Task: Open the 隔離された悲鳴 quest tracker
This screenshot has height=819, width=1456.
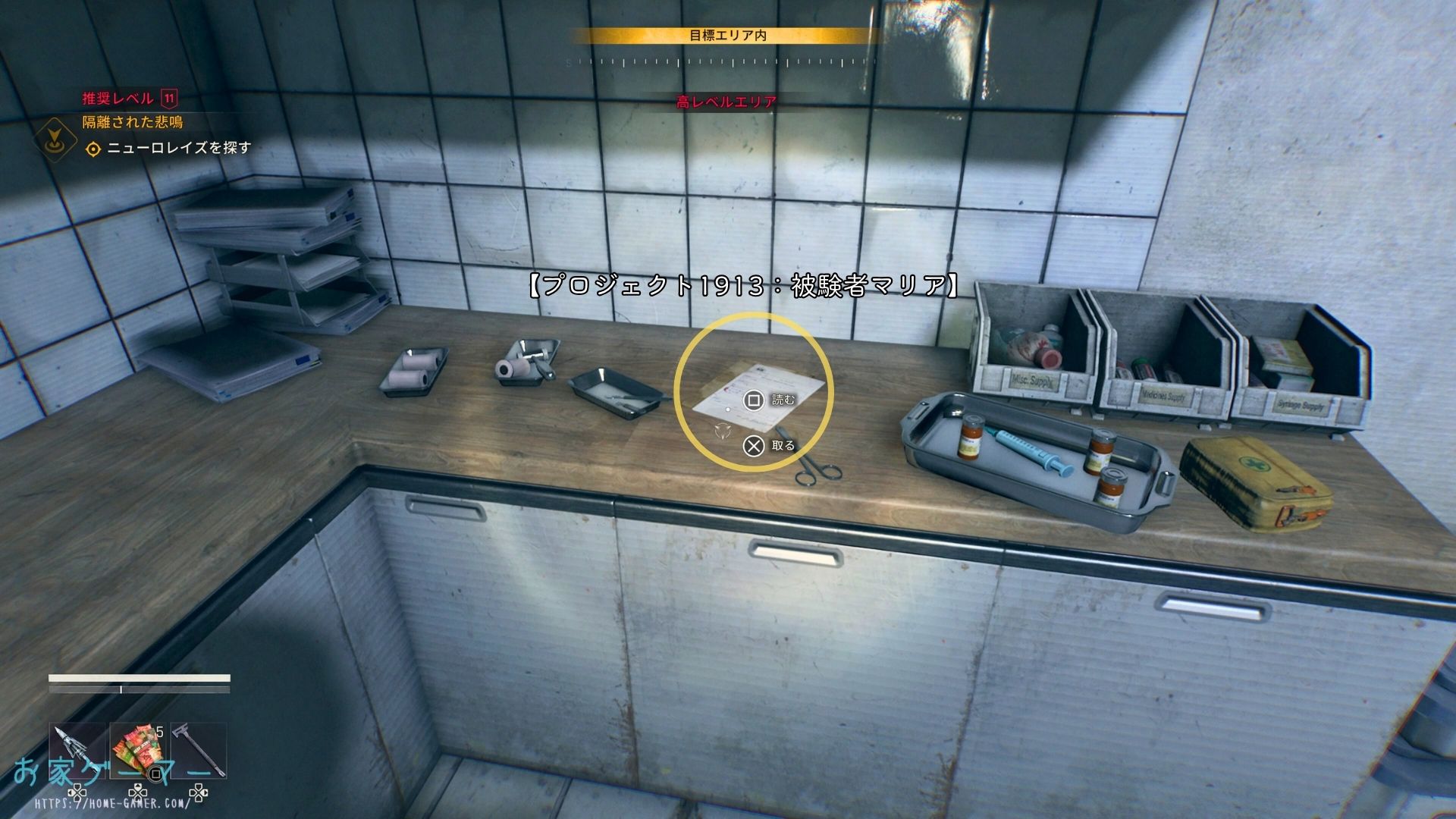Action: (133, 122)
